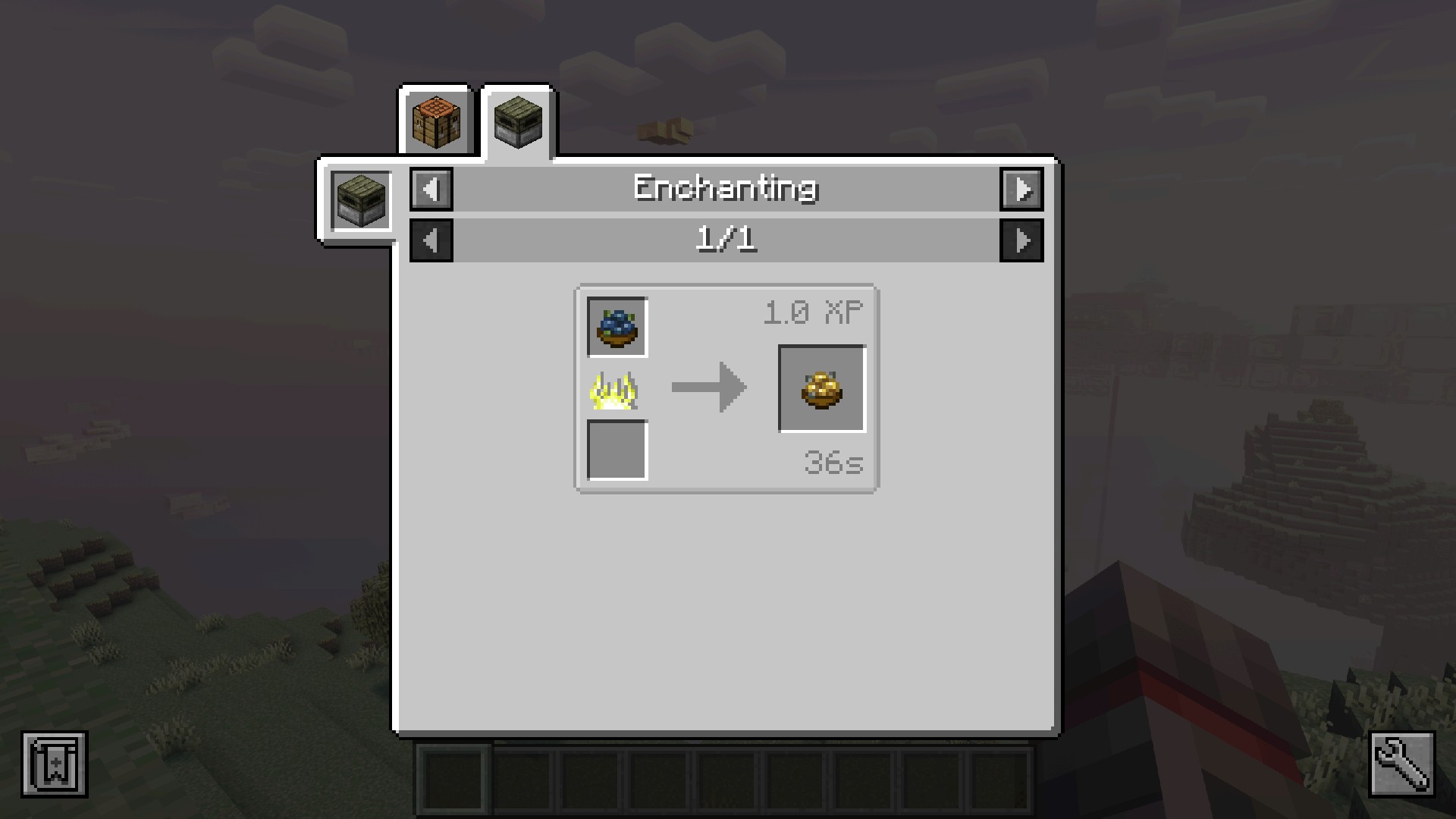Click the recipe progress arrow
This screenshot has width=1456, height=819.
coord(708,388)
